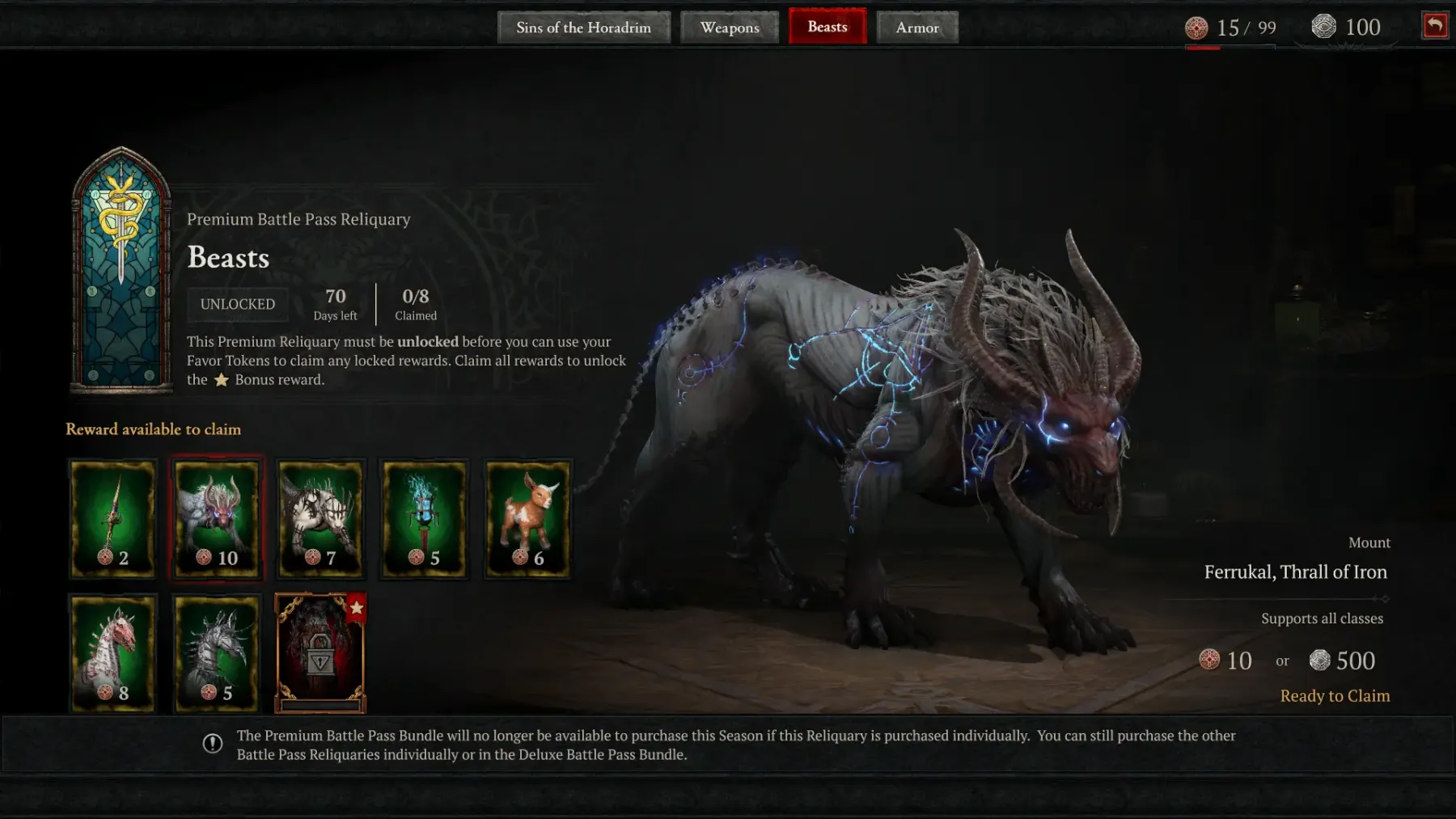
Task: Open the Weapons reliquary tab
Action: pyautogui.click(x=730, y=27)
